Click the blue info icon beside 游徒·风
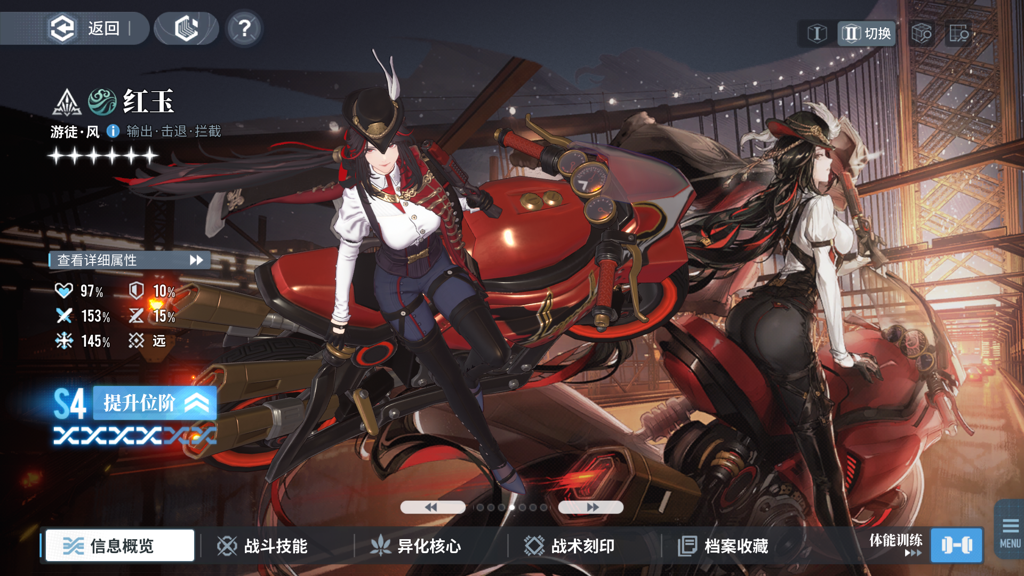 coord(113,131)
